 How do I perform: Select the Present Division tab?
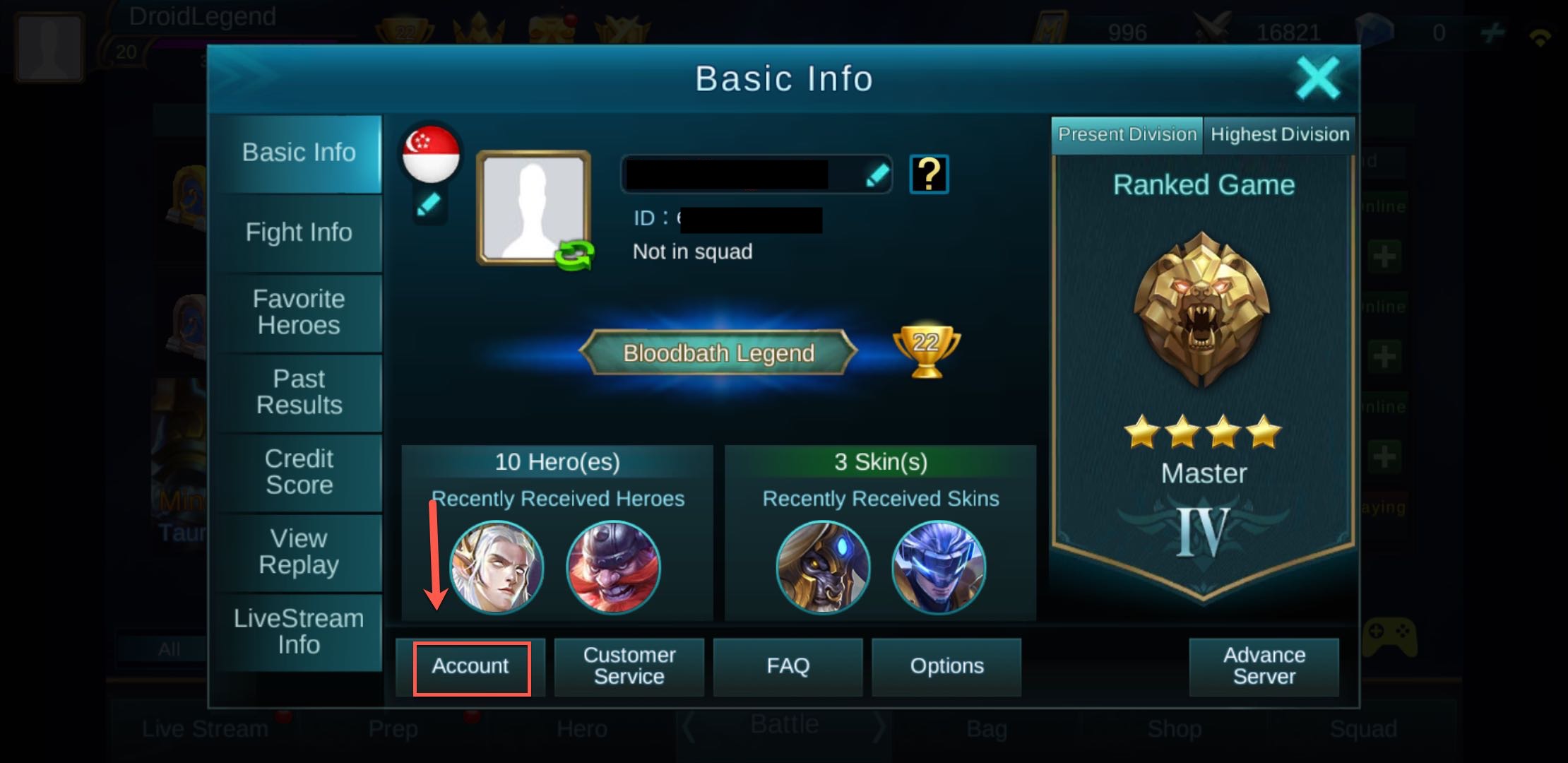click(1127, 135)
